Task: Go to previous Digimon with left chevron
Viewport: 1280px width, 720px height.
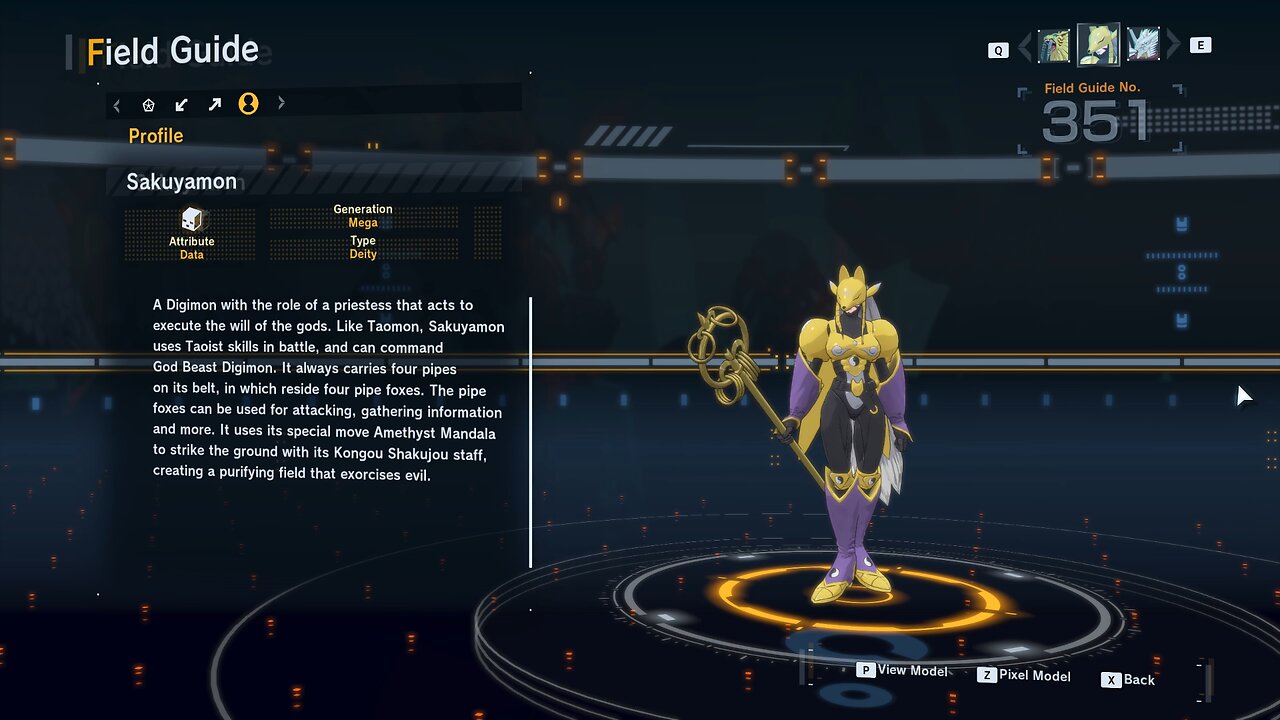Action: tap(1023, 47)
